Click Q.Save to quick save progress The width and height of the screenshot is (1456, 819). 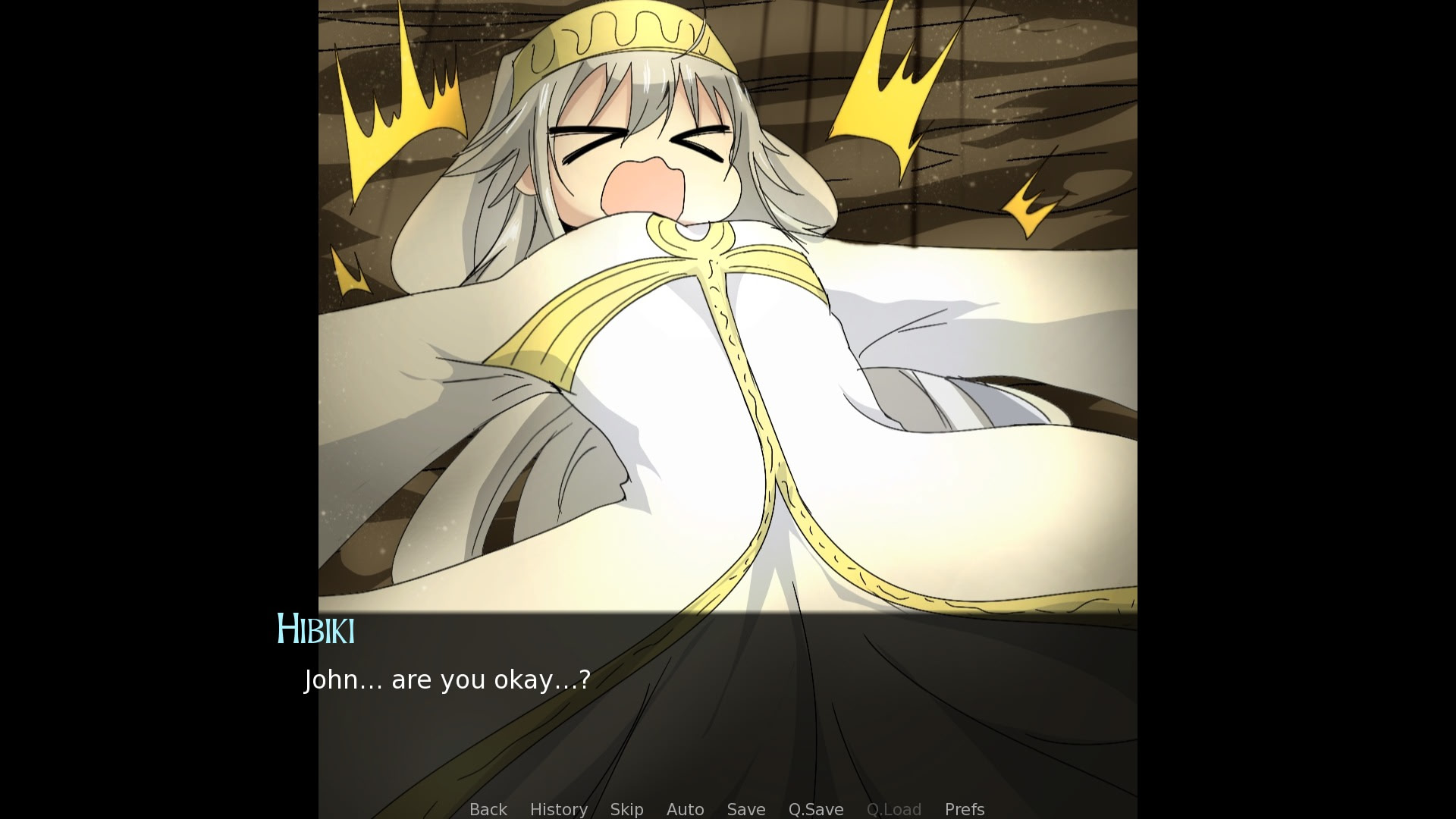click(815, 809)
